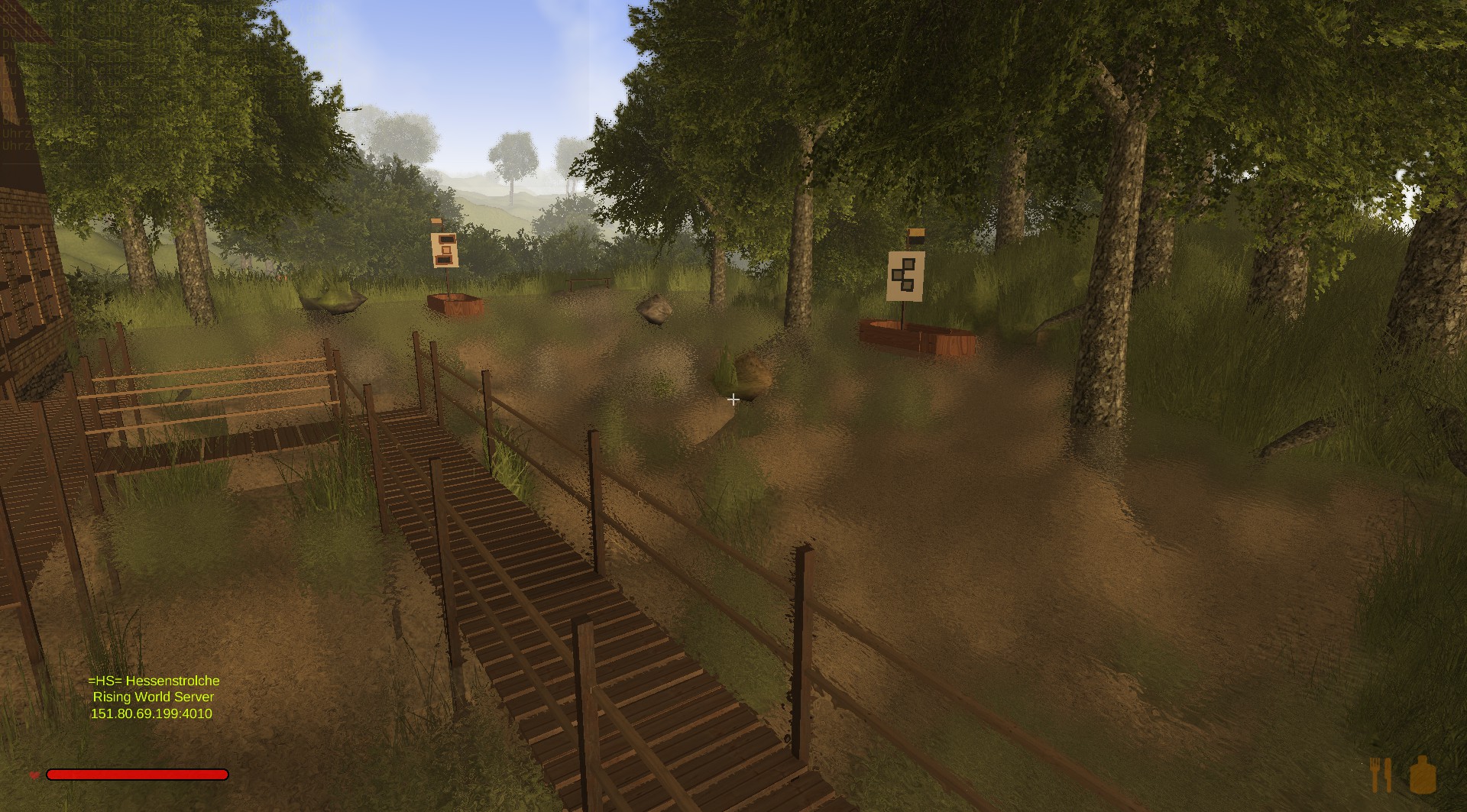The image size is (1467, 812).
Task: Click the water bottle thirst icon
Action: point(1423,774)
